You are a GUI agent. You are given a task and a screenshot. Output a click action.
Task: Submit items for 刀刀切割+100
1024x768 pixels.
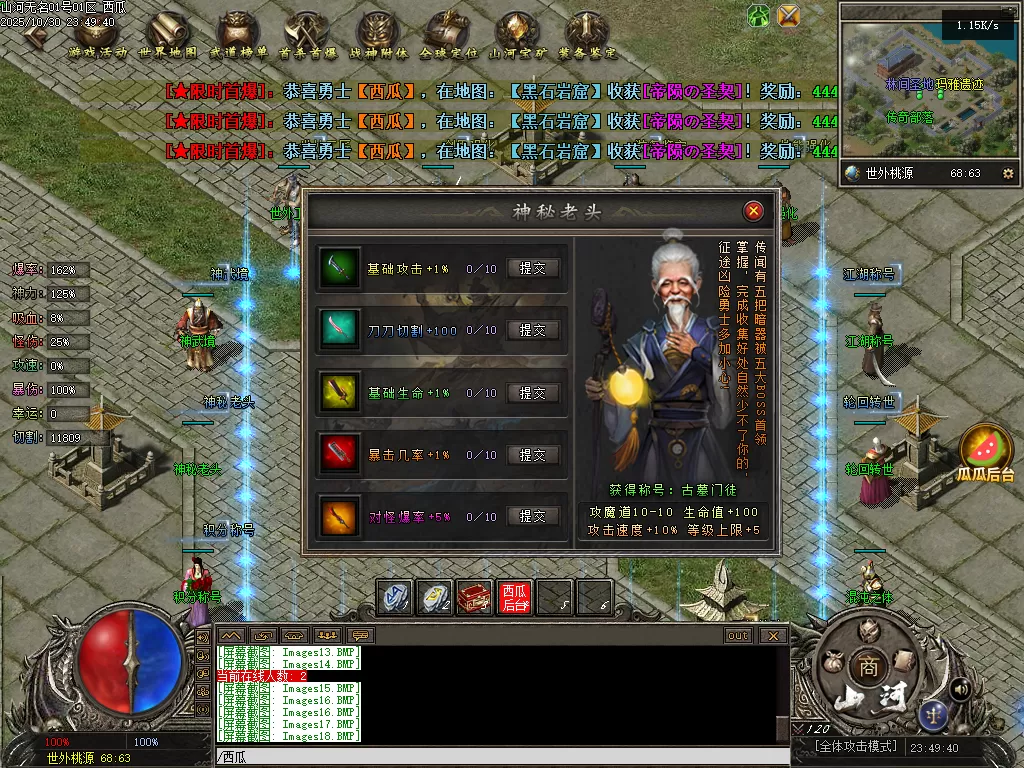(533, 330)
